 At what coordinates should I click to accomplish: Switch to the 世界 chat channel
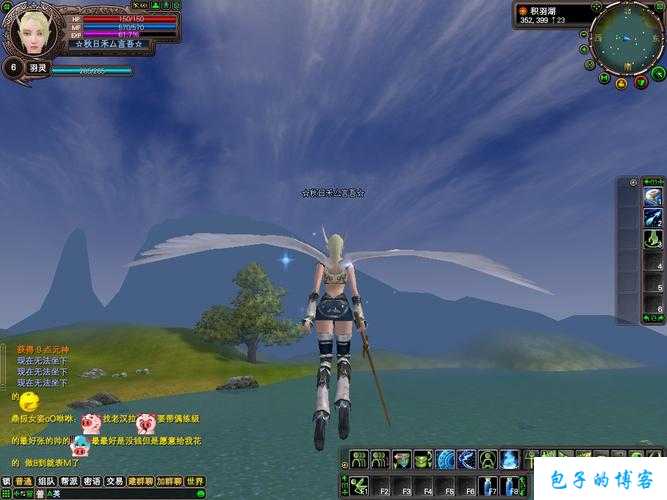(195, 481)
